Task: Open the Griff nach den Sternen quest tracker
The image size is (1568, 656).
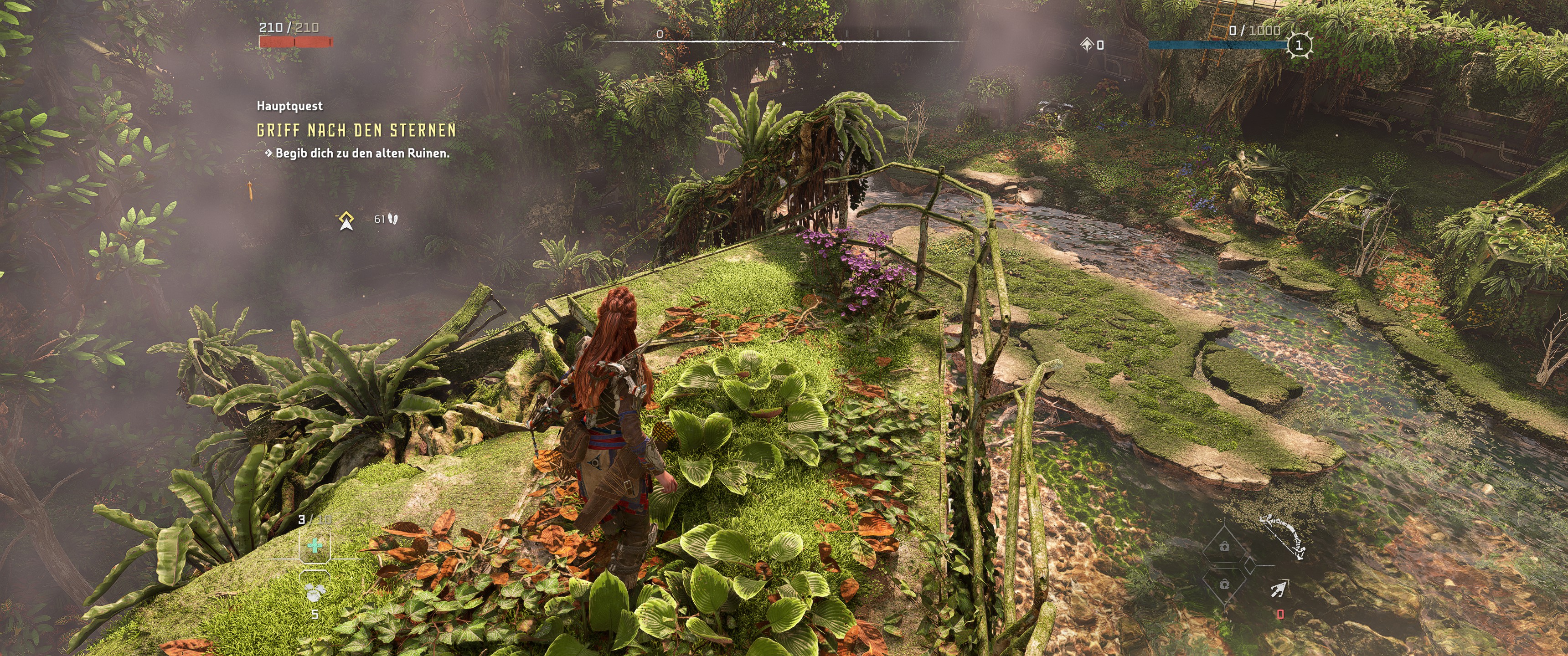Action: tap(356, 130)
